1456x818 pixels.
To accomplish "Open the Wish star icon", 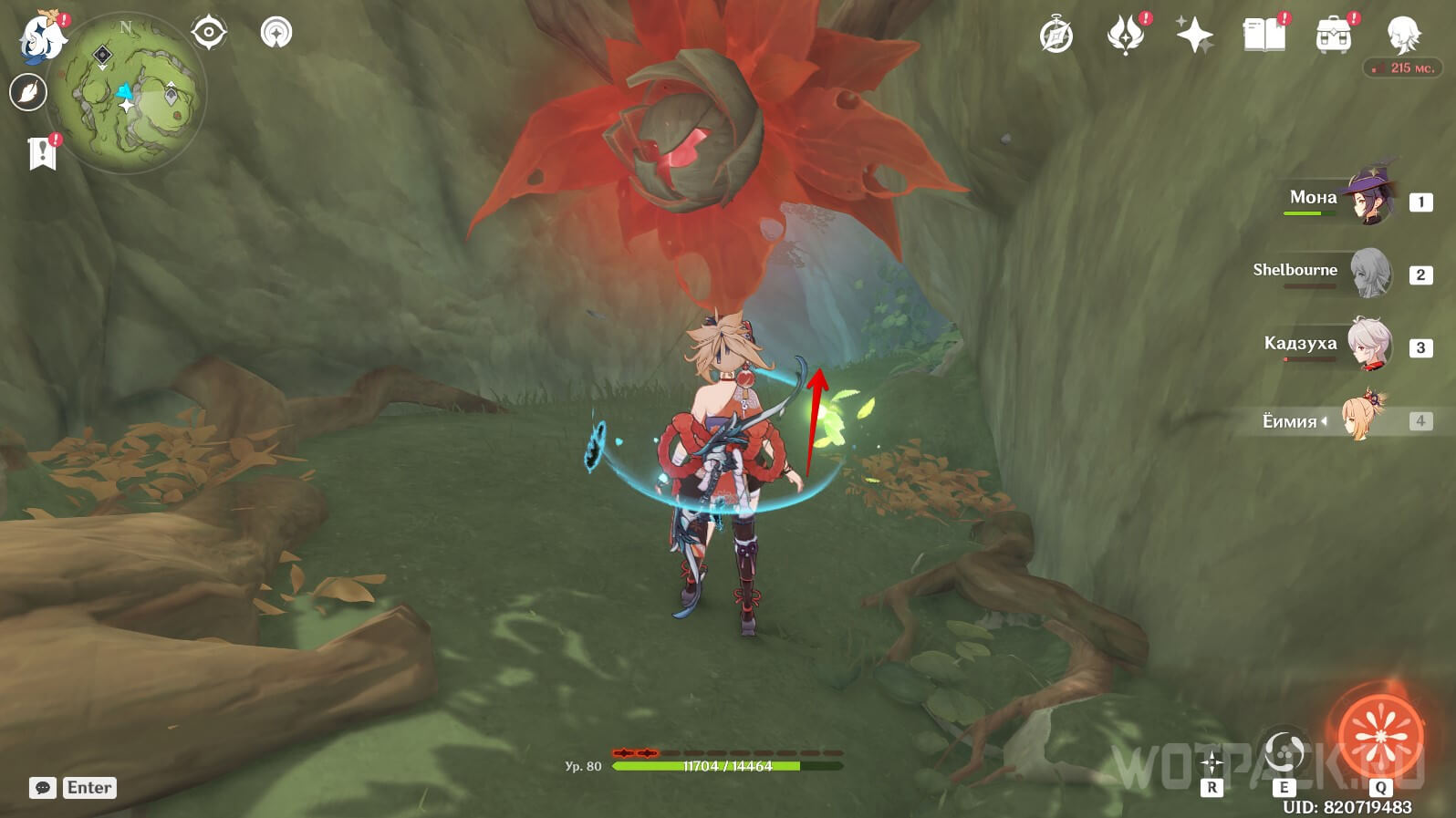I will point(1194,36).
